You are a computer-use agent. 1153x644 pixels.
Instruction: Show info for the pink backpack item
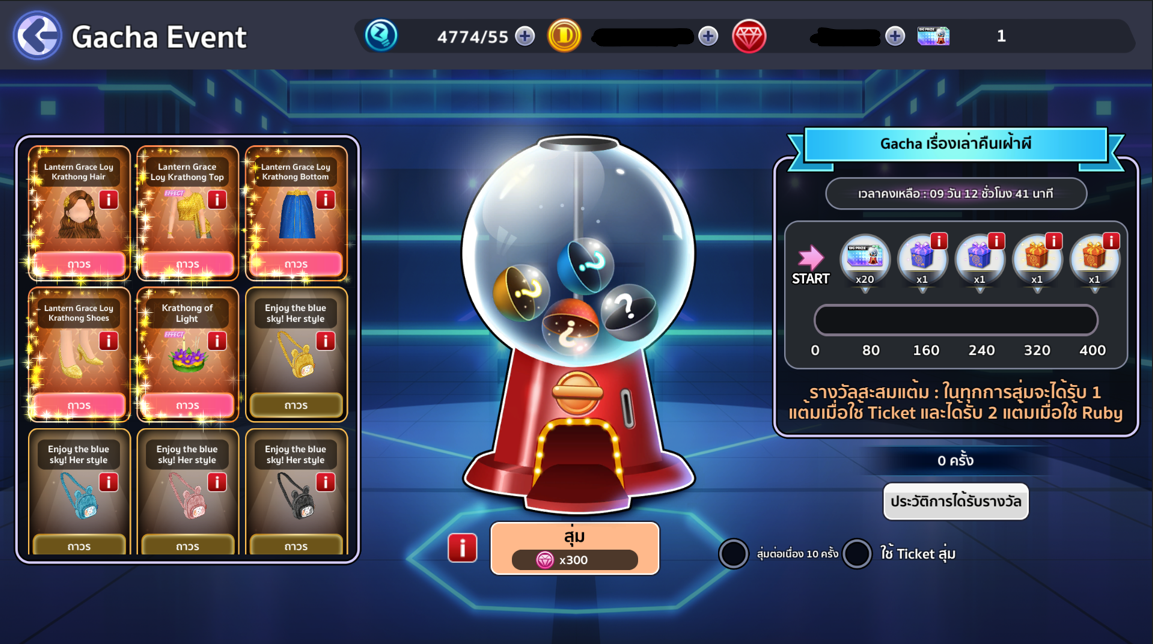[216, 483]
